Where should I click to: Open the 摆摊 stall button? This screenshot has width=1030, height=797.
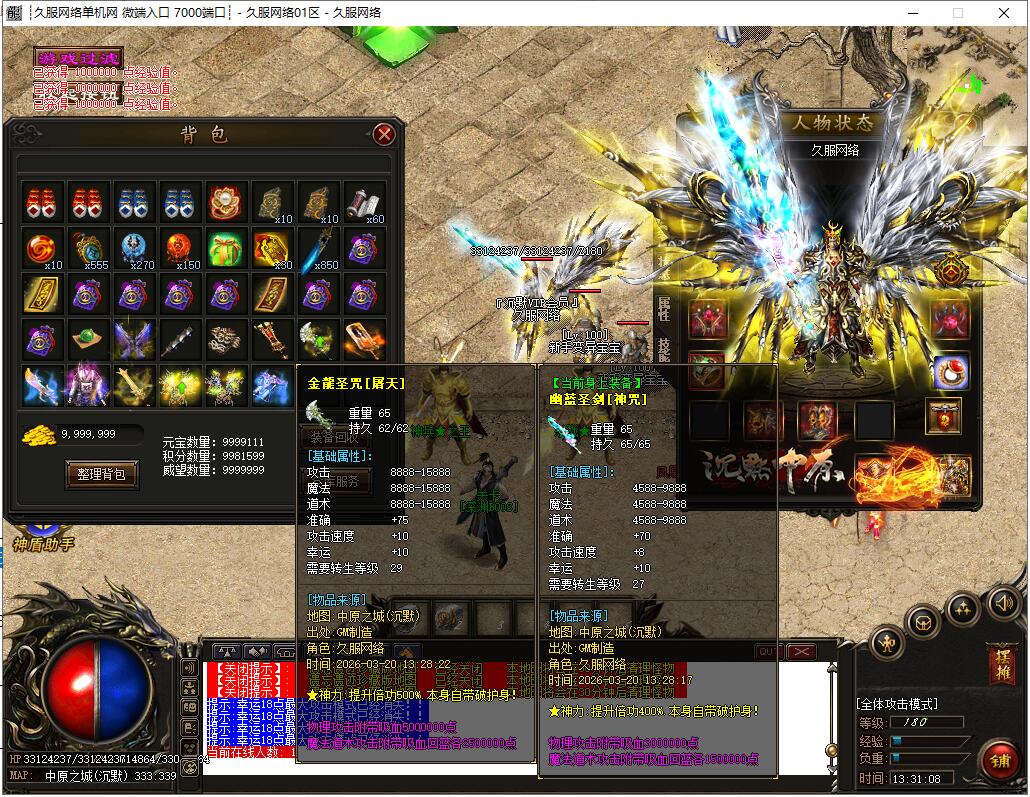[999, 664]
